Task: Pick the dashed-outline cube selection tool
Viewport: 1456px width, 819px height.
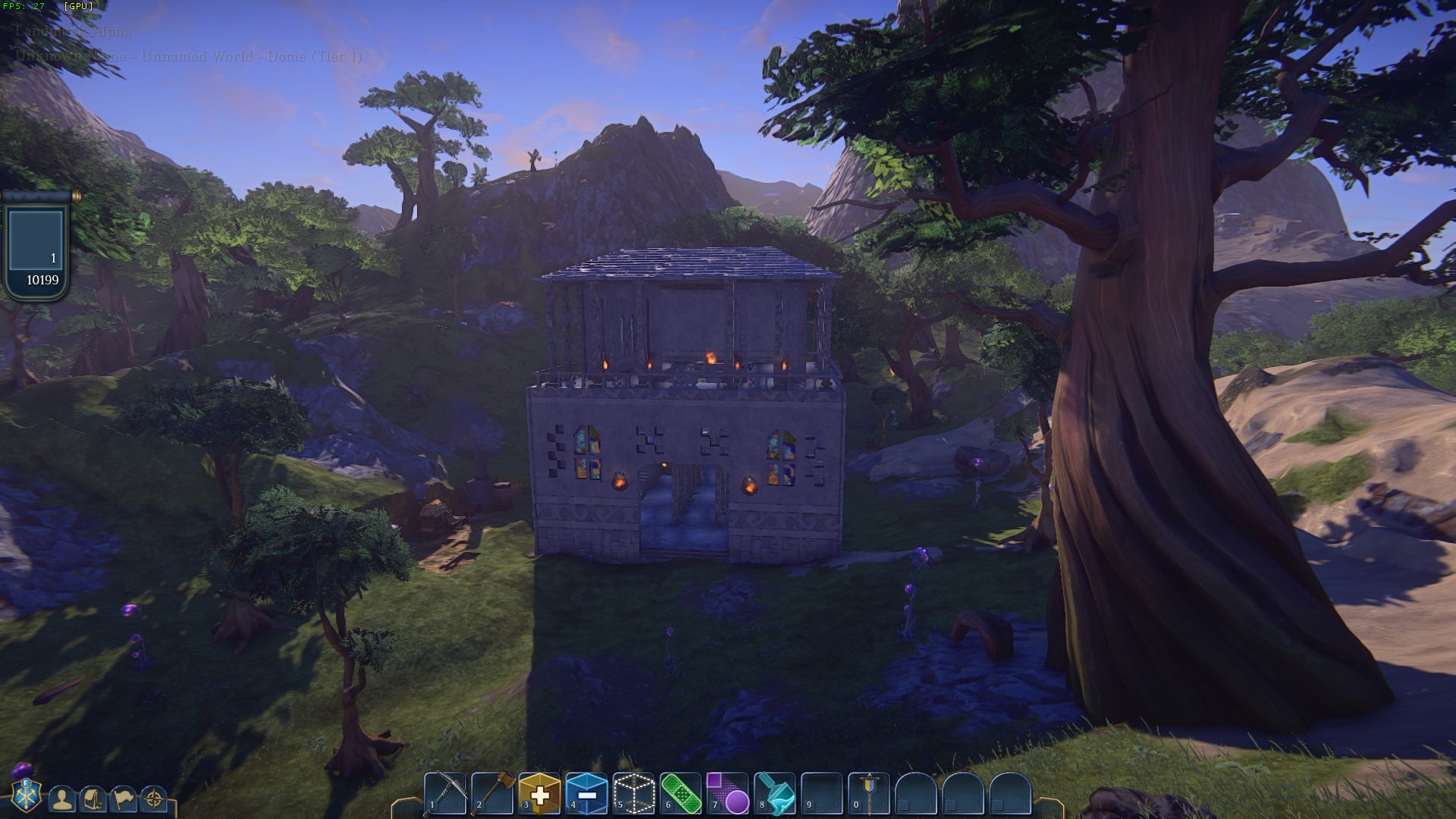Action: click(633, 793)
